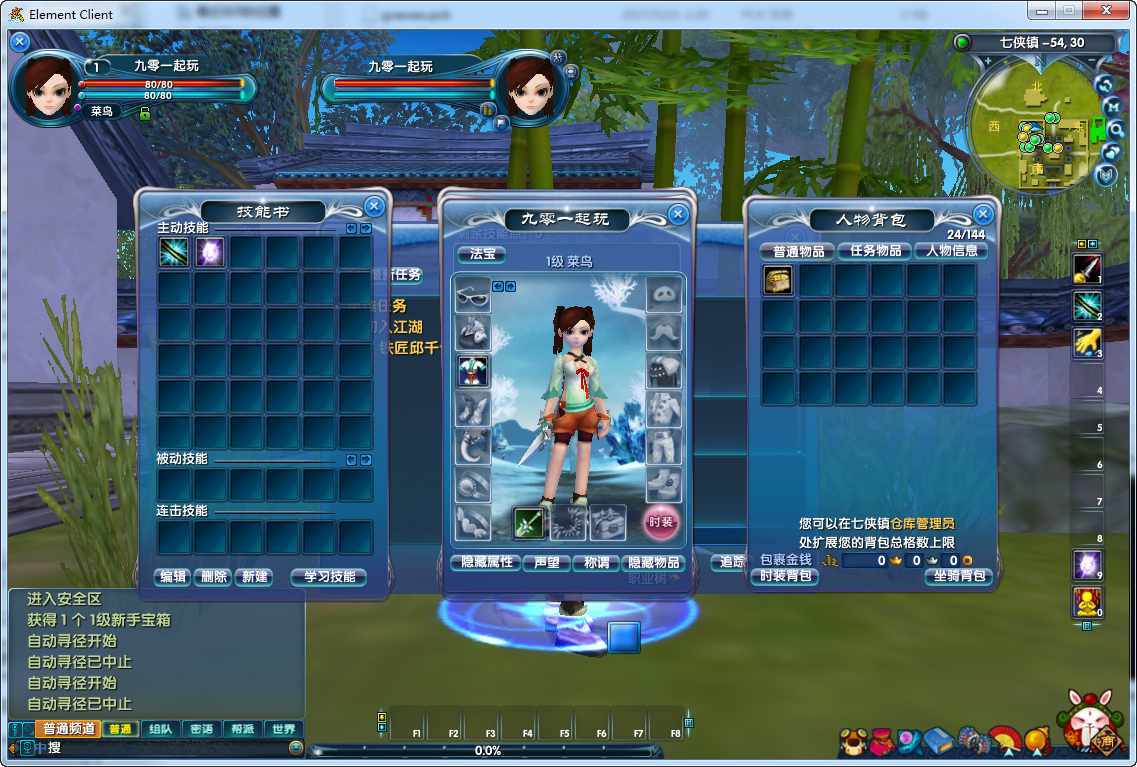The height and width of the screenshot is (767, 1137).
Task: Select the treasure chest item in the bag
Action: pyautogui.click(x=778, y=281)
